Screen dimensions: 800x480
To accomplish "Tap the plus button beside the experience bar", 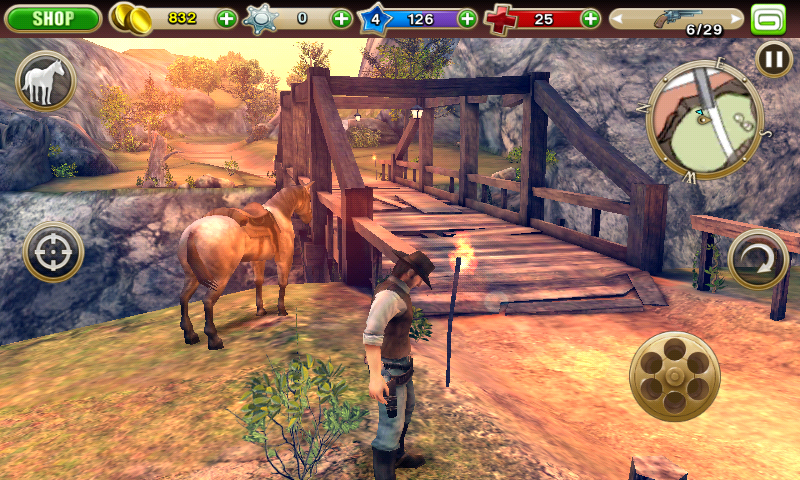I will (x=467, y=18).
